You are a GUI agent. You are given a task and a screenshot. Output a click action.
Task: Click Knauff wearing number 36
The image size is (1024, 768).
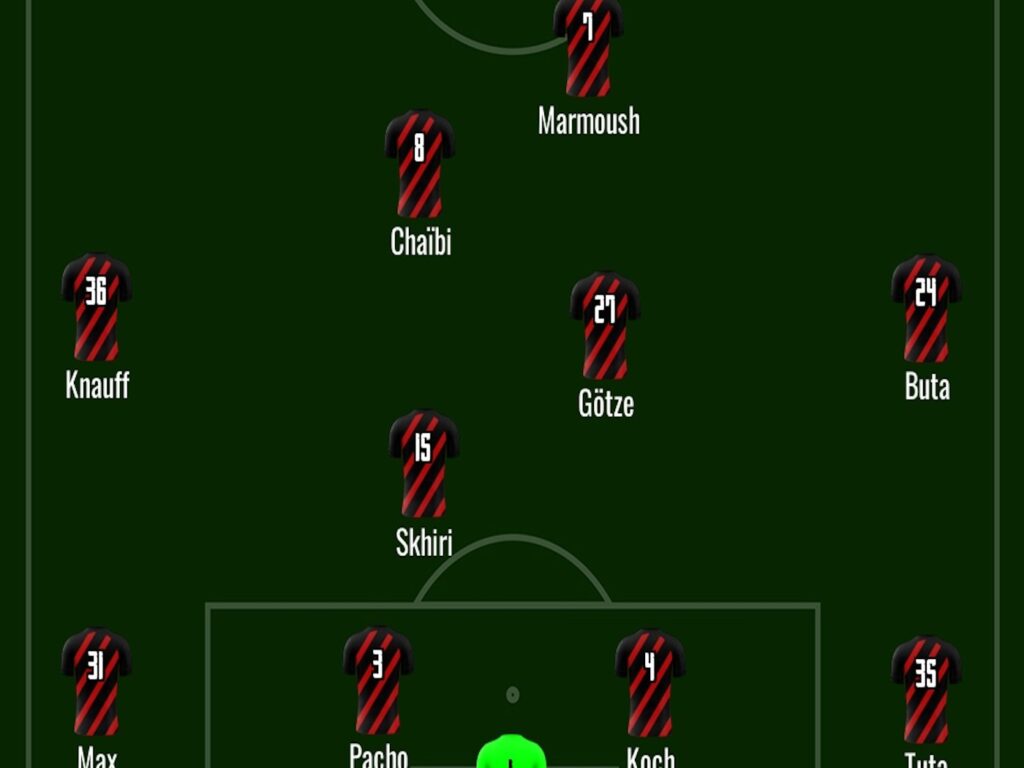(96, 307)
